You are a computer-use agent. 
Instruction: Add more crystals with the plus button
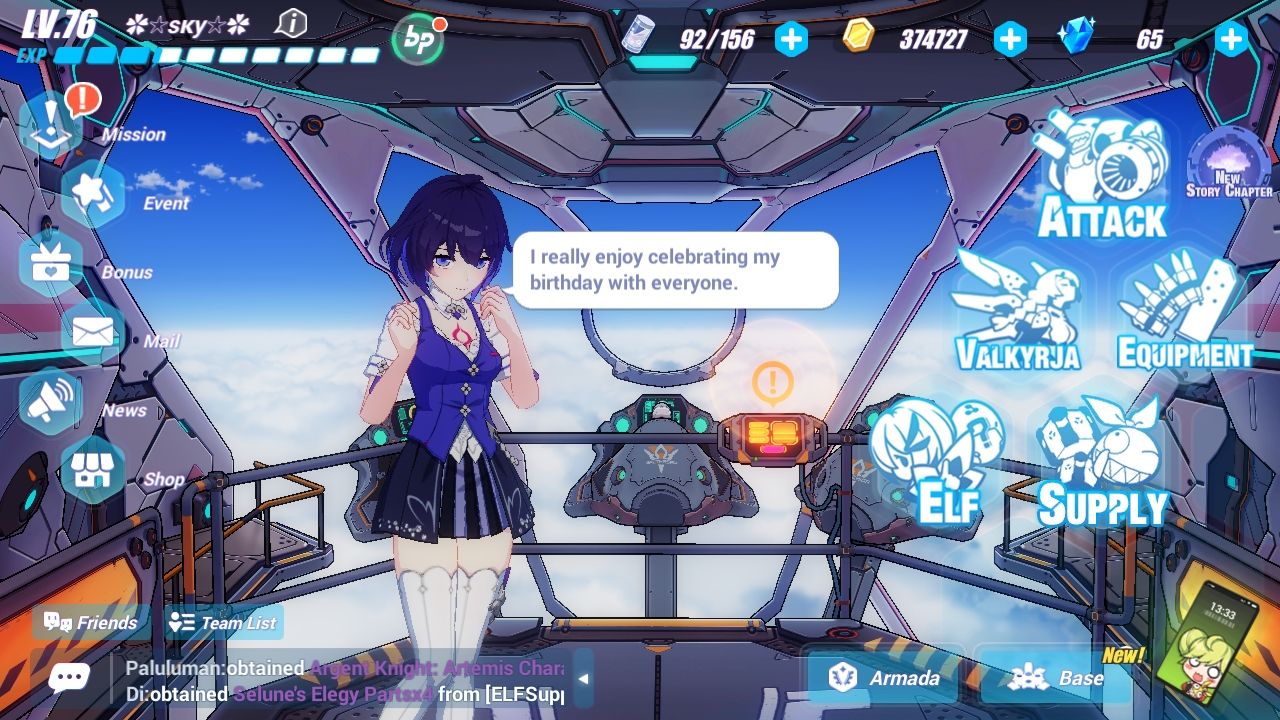tap(1231, 39)
